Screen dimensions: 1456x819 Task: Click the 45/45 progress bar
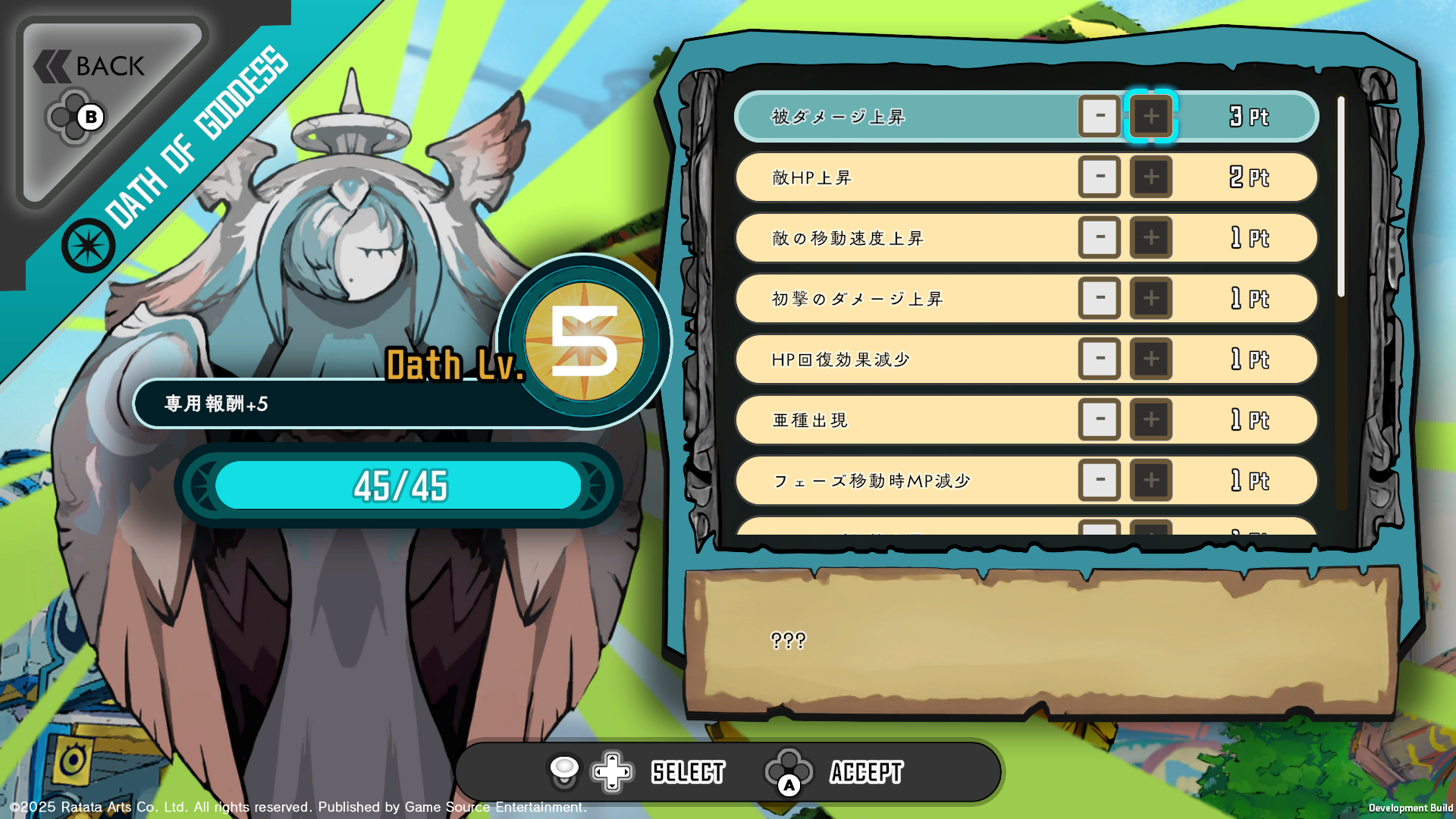tap(397, 486)
